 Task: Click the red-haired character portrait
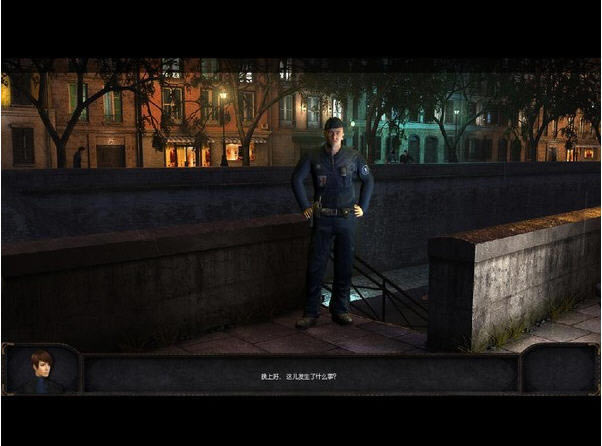tap(41, 369)
